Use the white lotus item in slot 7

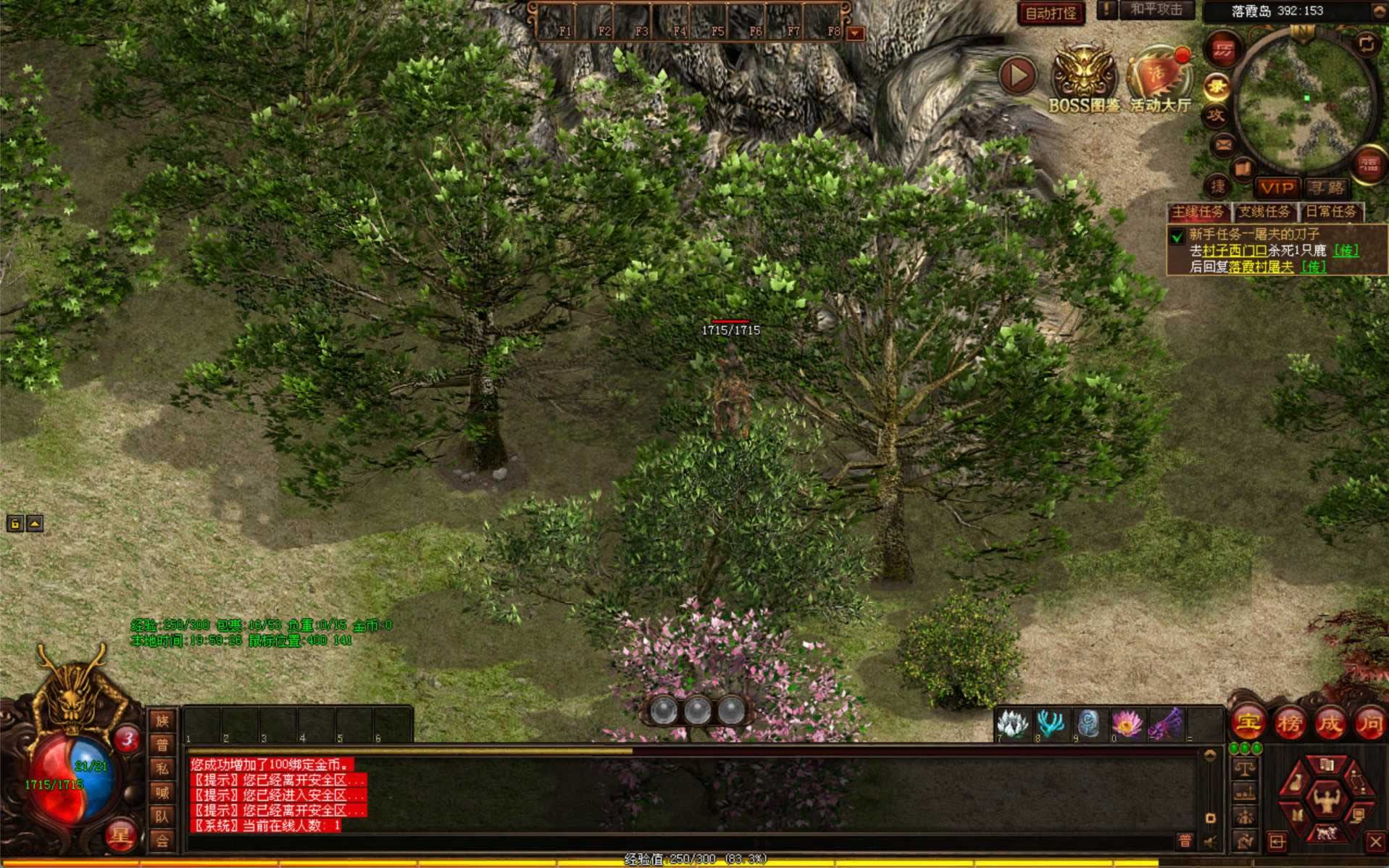click(x=1013, y=724)
